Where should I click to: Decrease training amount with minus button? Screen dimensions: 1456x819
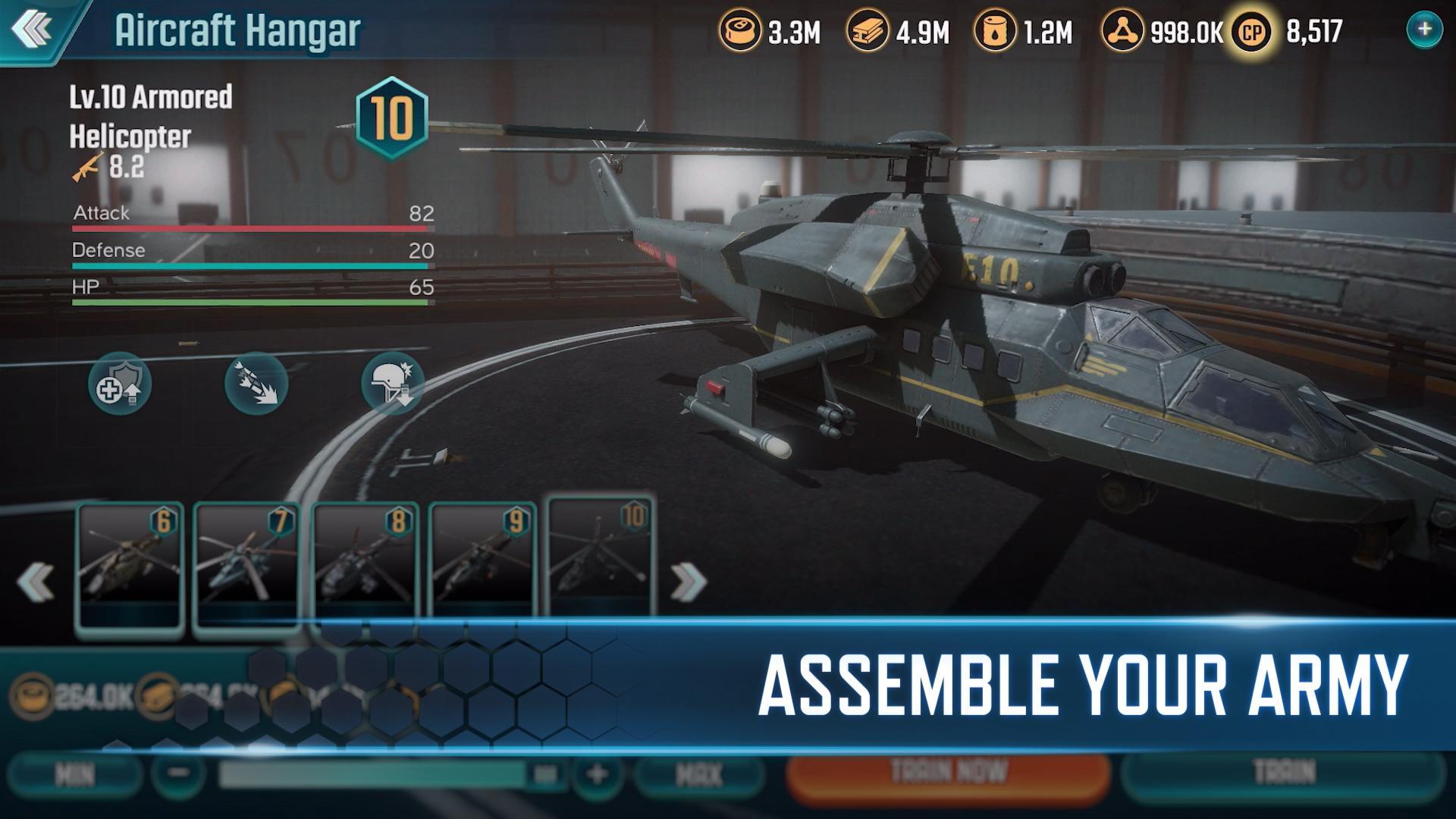tap(179, 774)
